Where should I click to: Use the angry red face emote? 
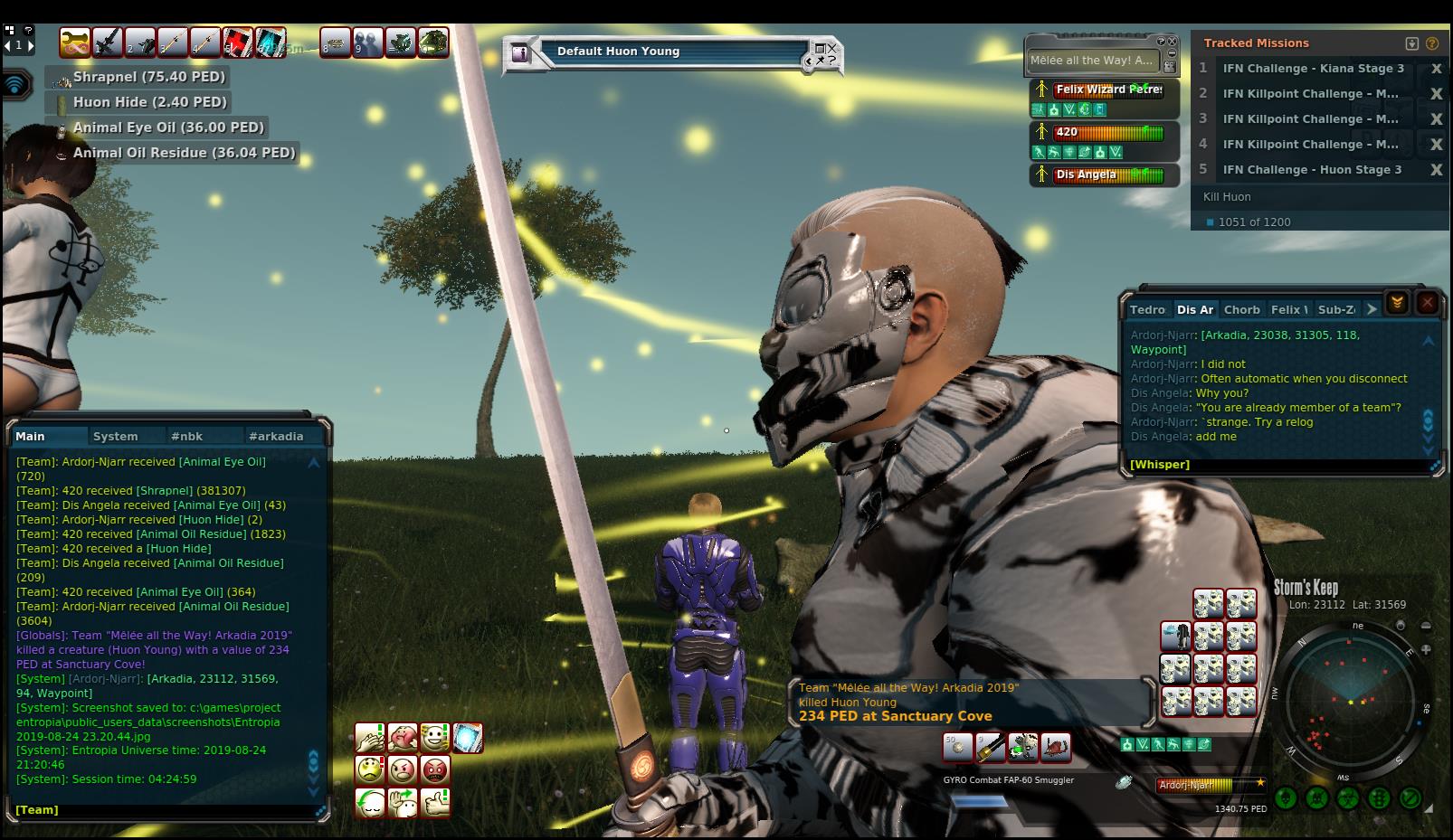tap(434, 770)
